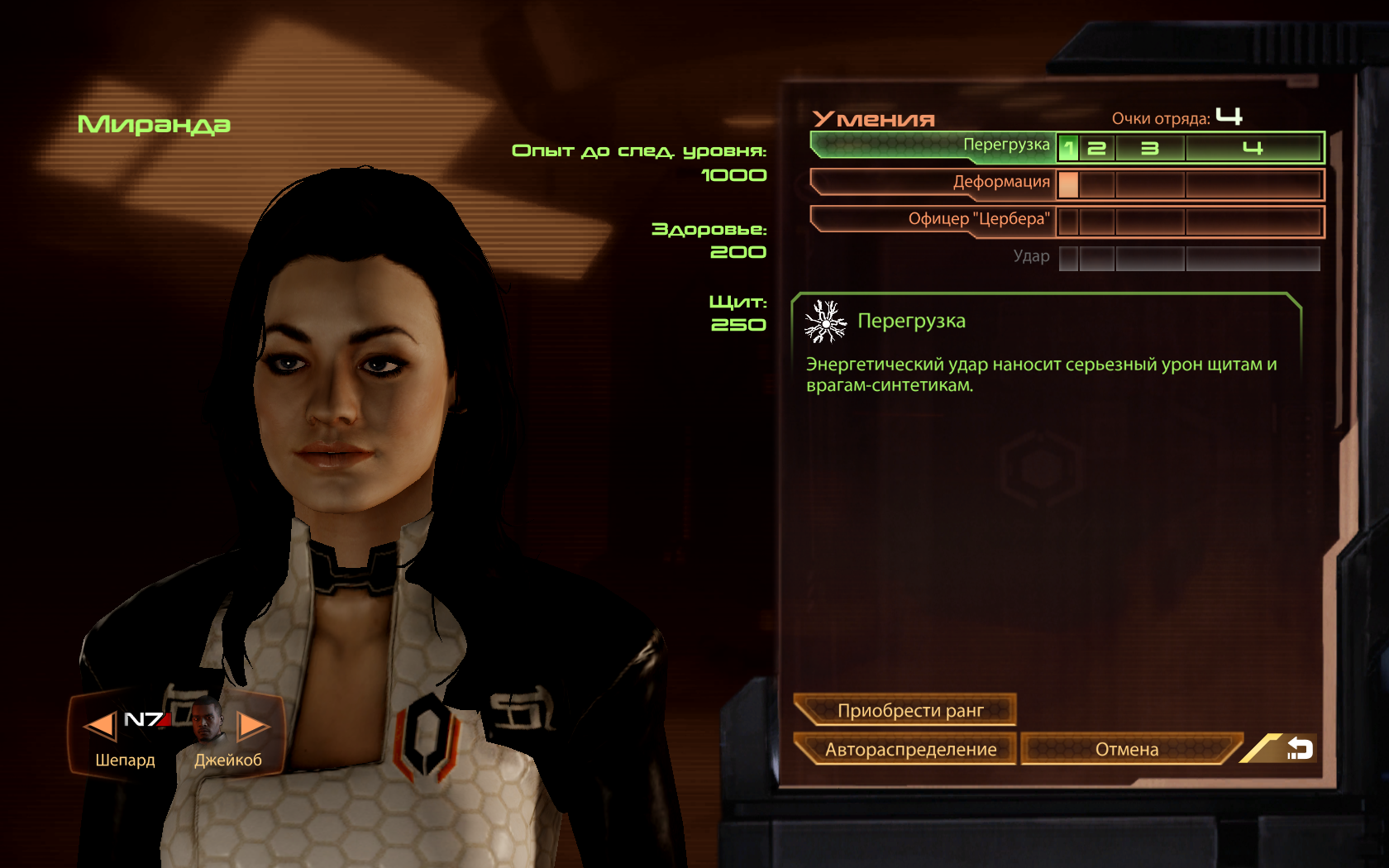Cancel with the Отмена button
This screenshot has width=1389, height=868.
(1127, 749)
